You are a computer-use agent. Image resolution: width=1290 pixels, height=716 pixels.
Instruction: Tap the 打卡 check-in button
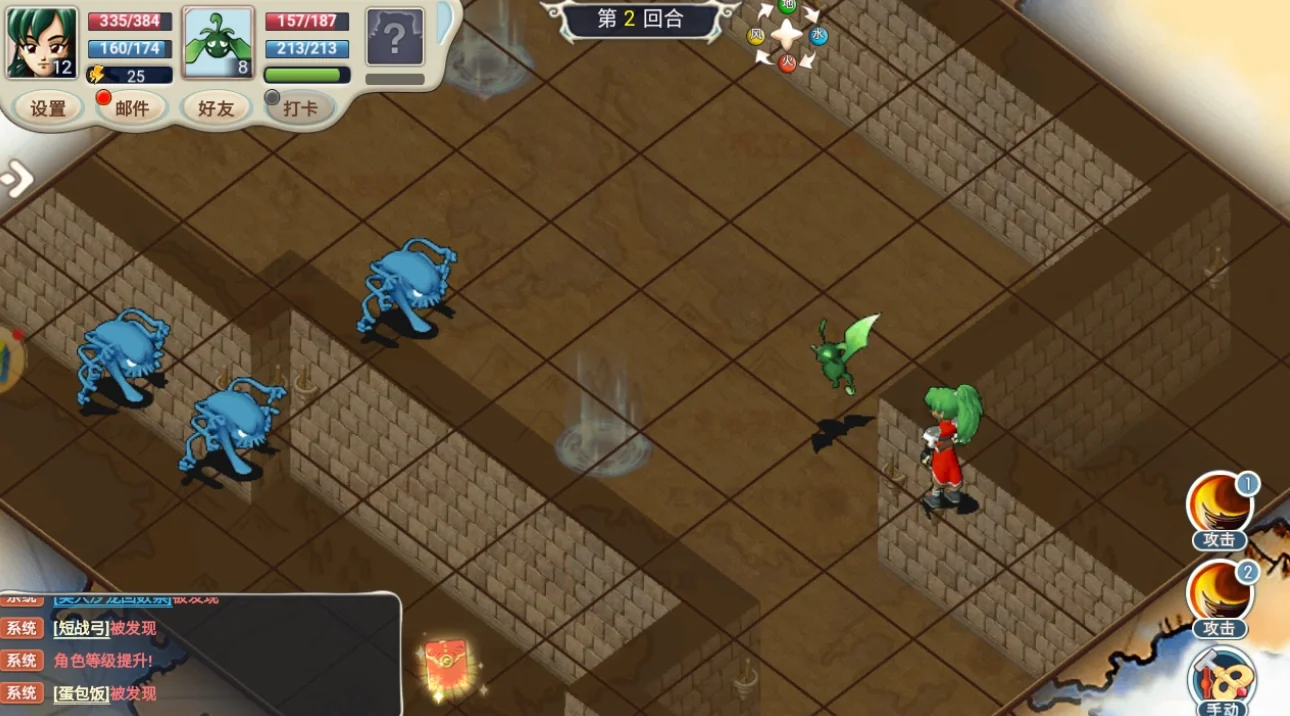pos(300,108)
